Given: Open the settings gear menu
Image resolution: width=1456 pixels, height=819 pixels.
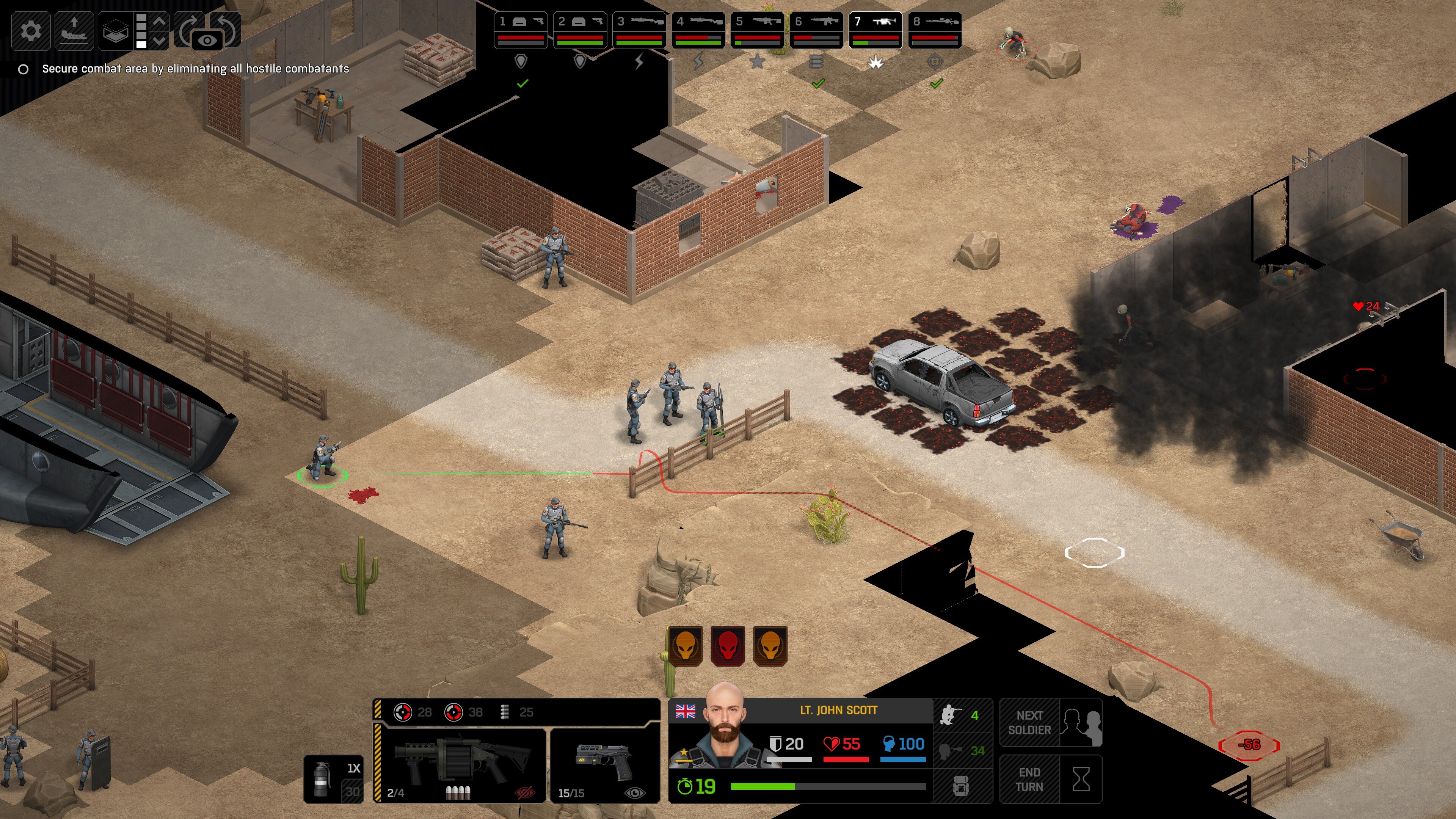Looking at the screenshot, I should [x=30, y=30].
